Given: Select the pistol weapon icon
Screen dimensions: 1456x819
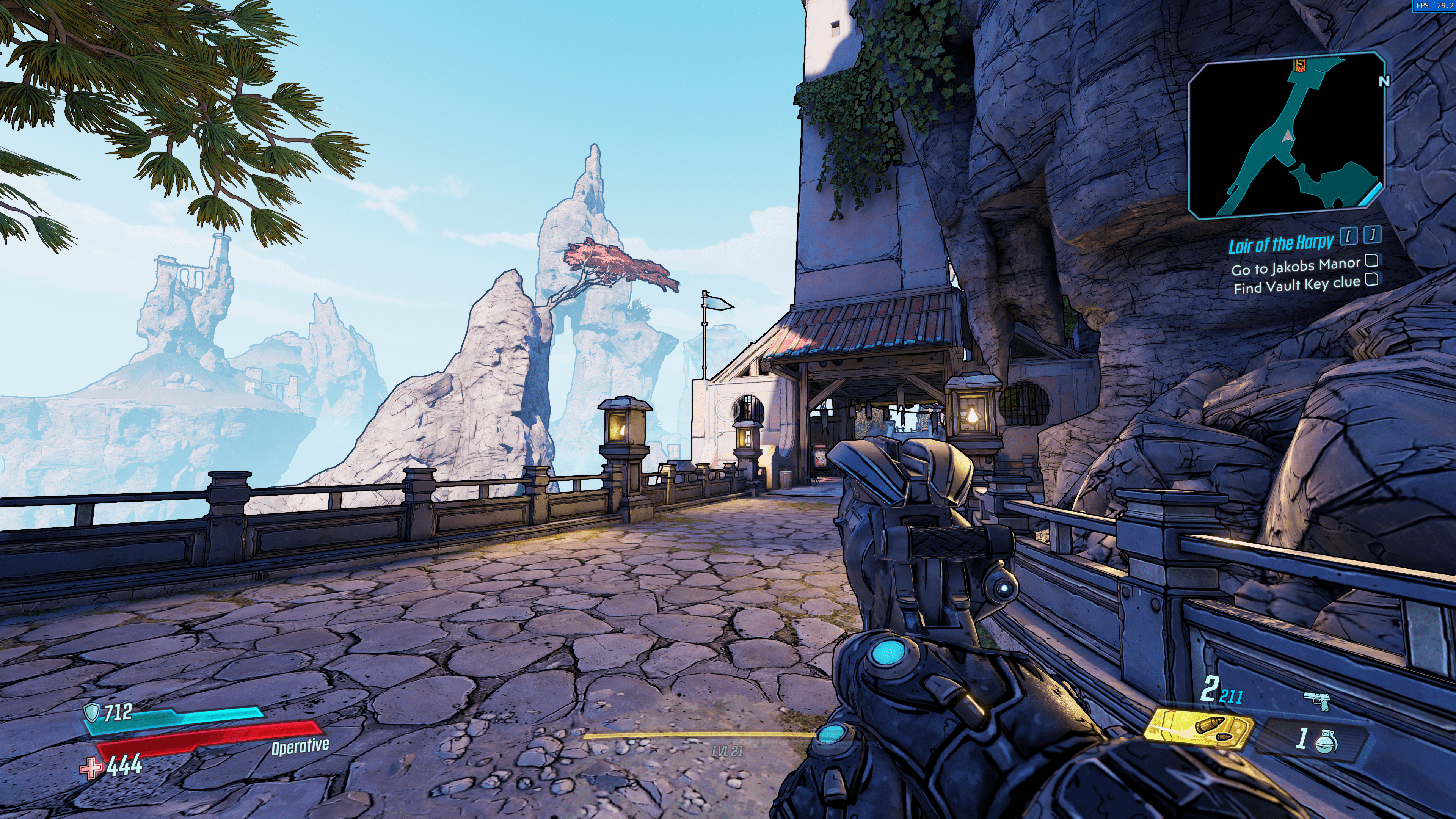Looking at the screenshot, I should click(x=1316, y=701).
